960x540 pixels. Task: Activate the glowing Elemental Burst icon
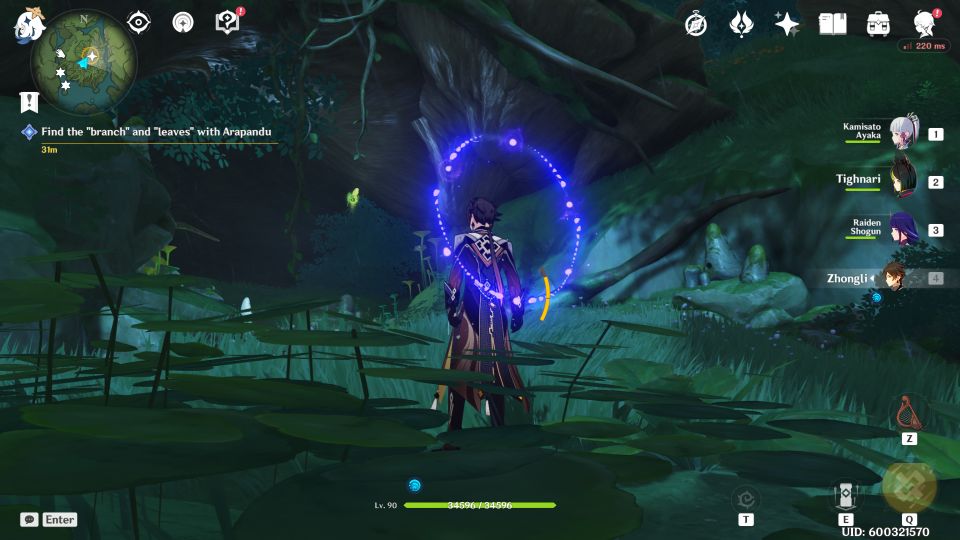click(x=909, y=487)
